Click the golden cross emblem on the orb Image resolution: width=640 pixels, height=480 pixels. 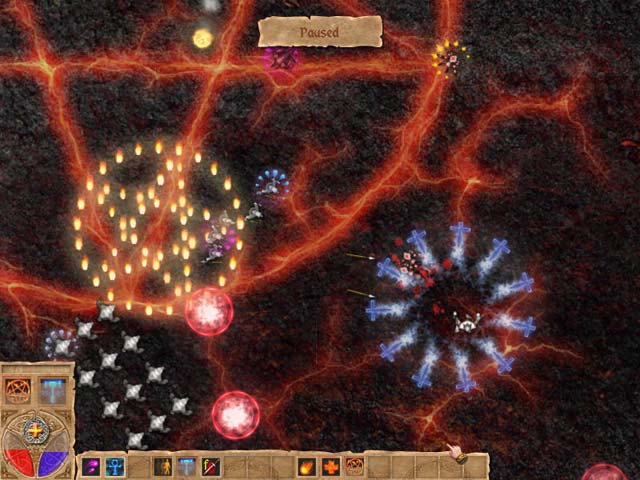(x=36, y=431)
